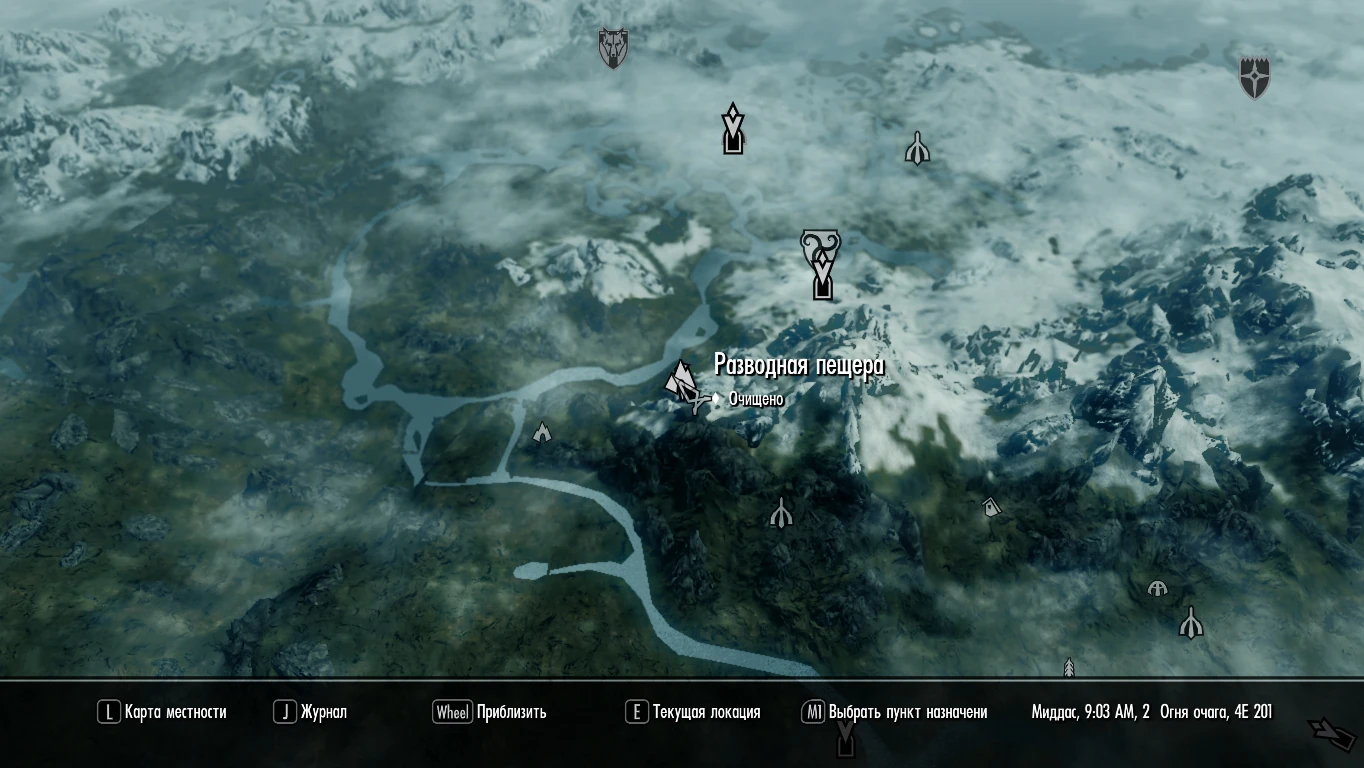1364x768 pixels.
Task: Click the small hut marker east of the mountains
Action: 991,507
